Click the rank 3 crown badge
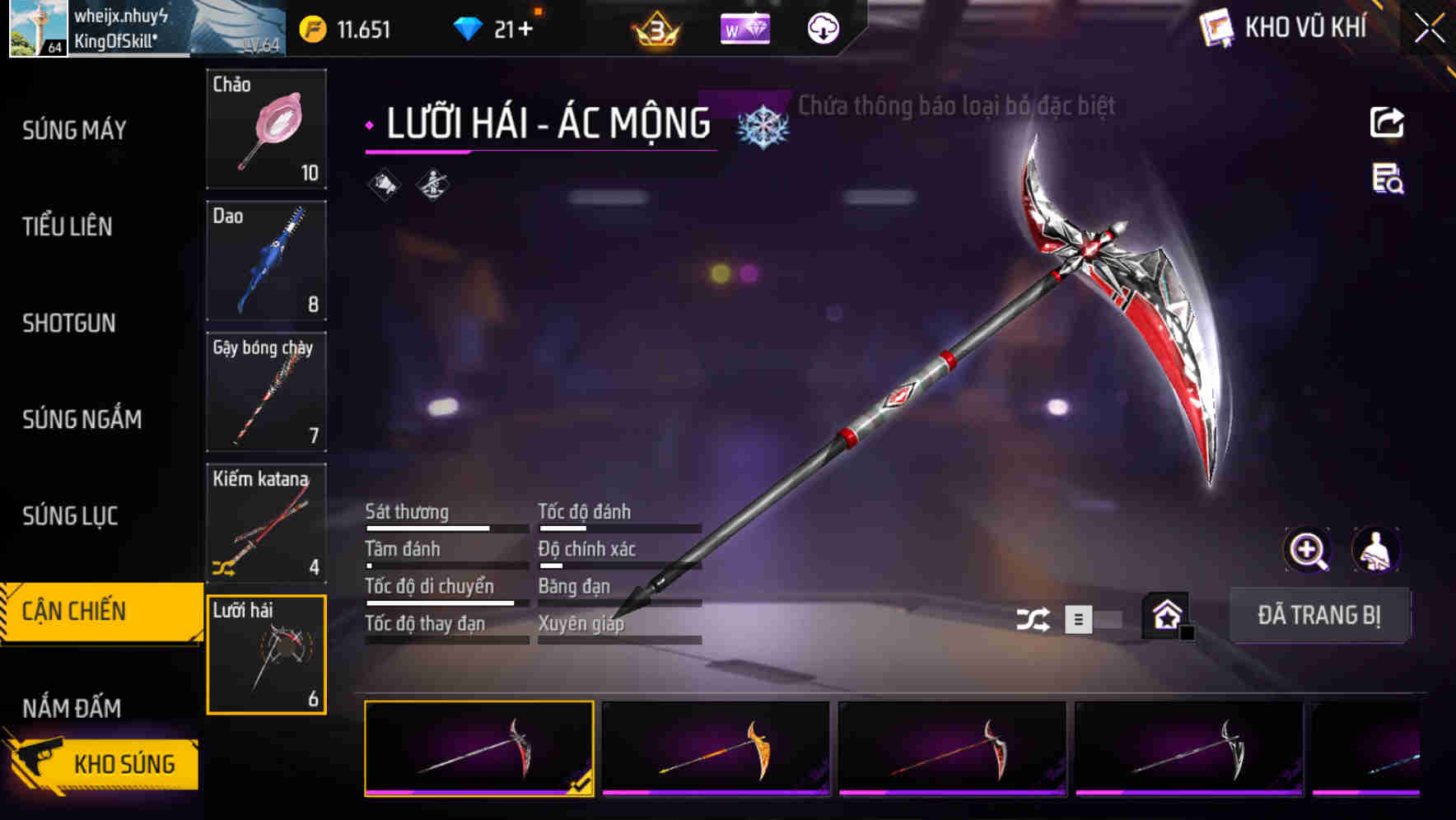The height and width of the screenshot is (820, 1456). (657, 28)
